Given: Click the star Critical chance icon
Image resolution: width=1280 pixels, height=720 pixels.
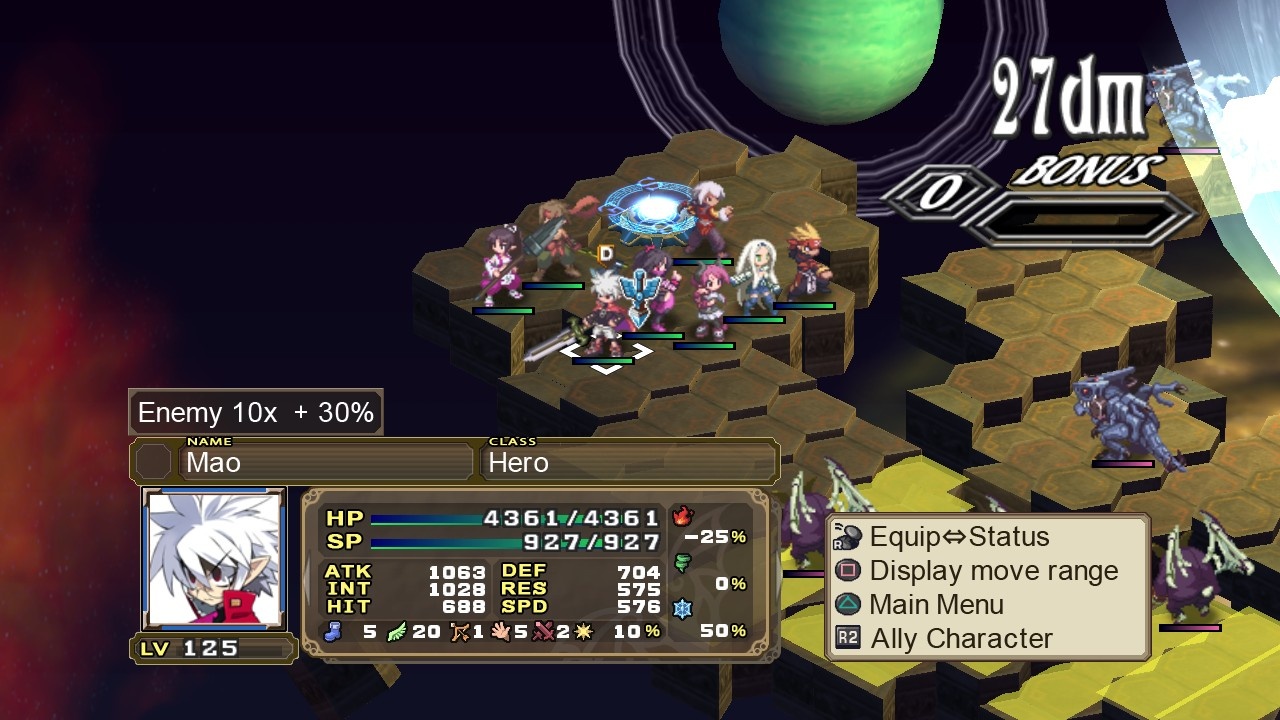Looking at the screenshot, I should [583, 630].
